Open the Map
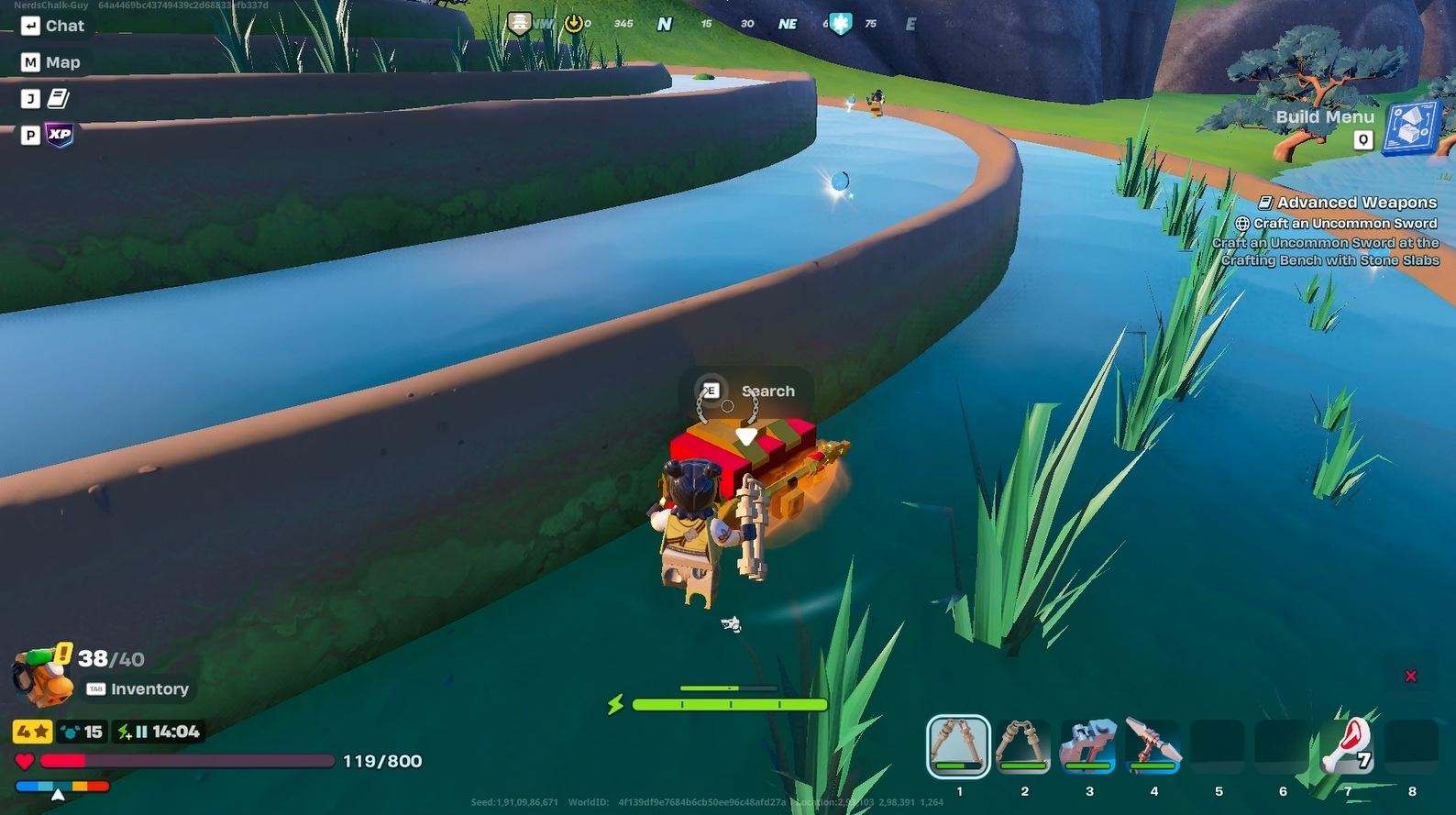 [x=51, y=62]
